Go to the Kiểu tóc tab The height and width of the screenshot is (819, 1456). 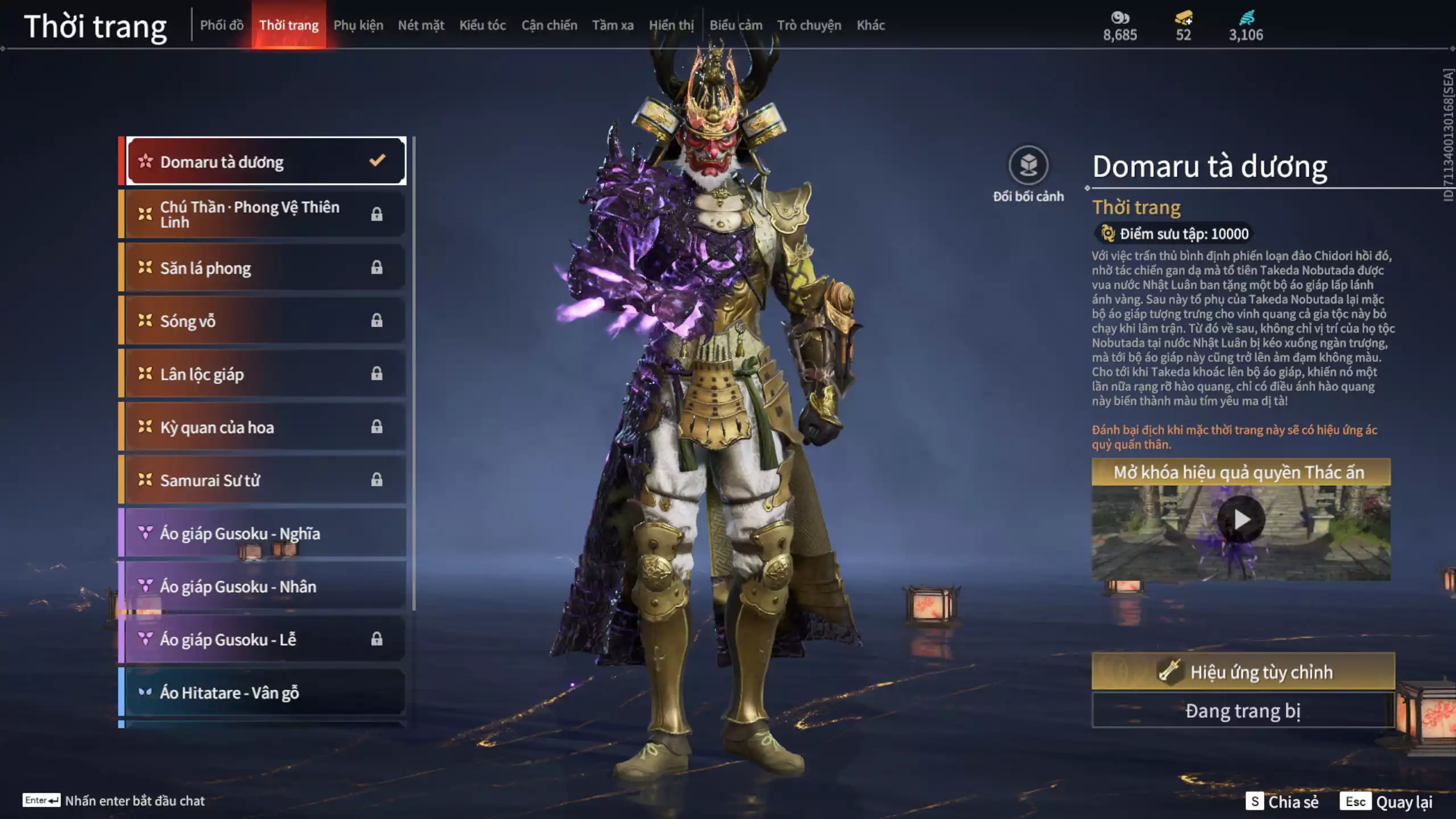click(x=482, y=25)
